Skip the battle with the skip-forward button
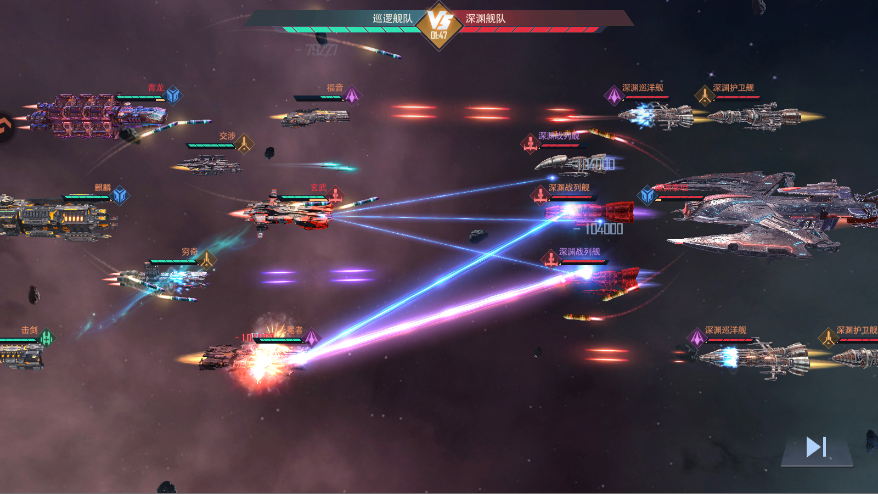 click(816, 448)
